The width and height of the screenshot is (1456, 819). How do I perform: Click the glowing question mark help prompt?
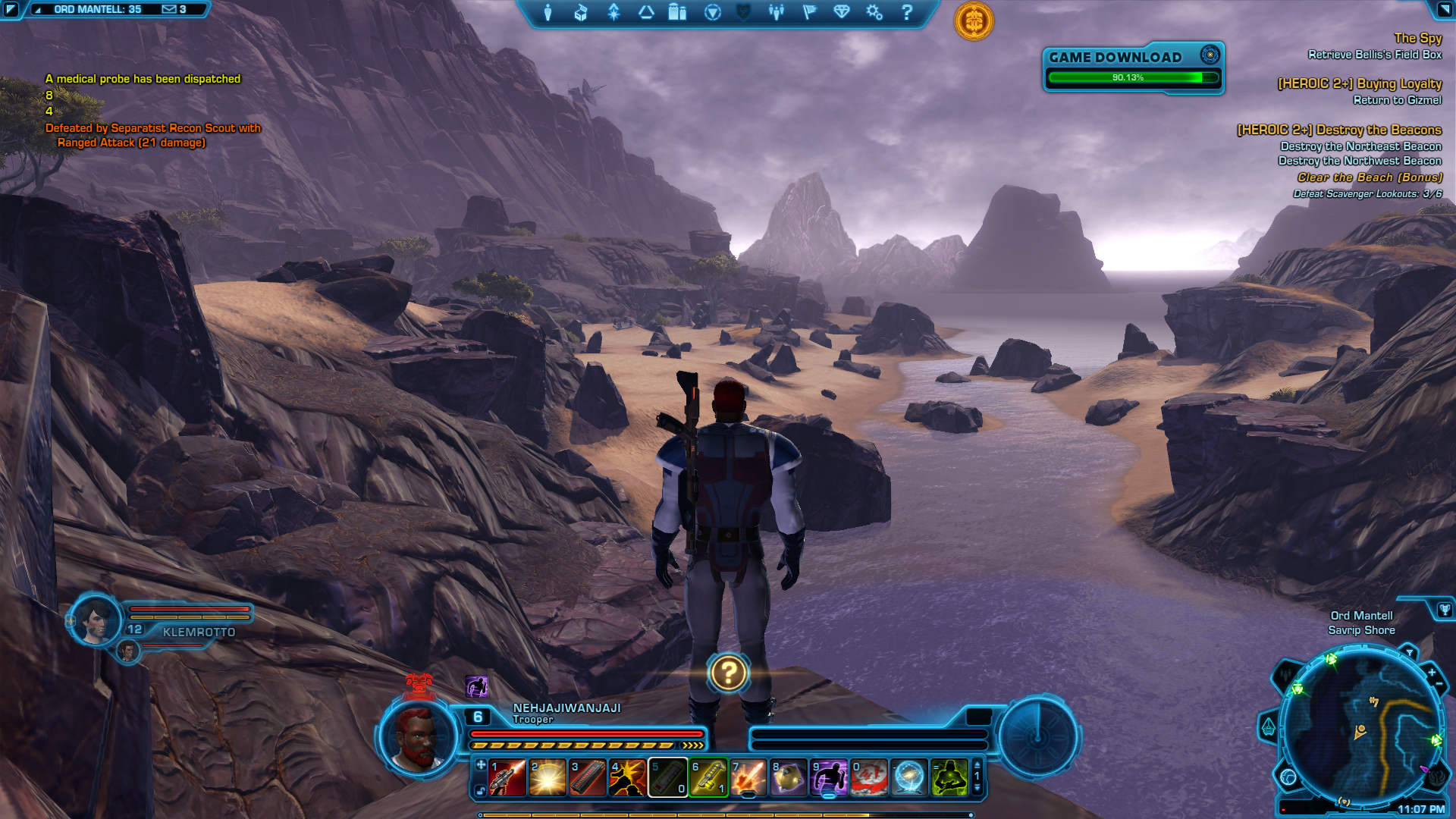pos(728,673)
